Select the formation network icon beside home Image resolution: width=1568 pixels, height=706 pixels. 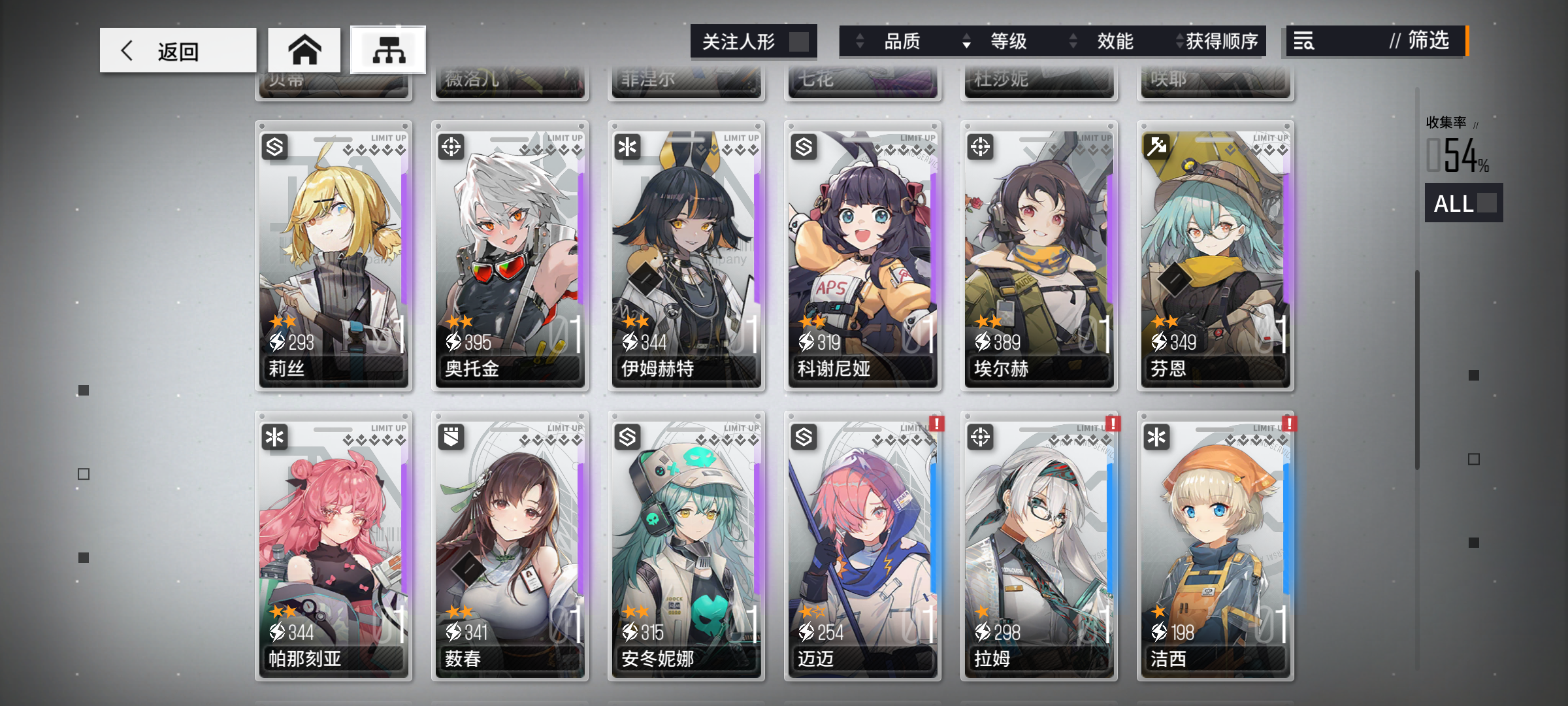(387, 50)
